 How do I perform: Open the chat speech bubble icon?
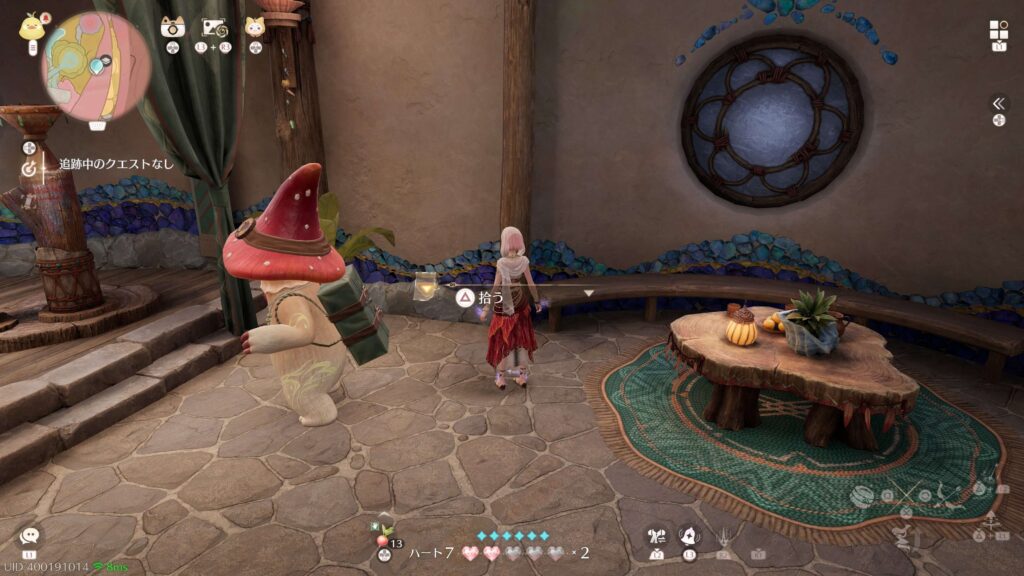click(x=29, y=536)
